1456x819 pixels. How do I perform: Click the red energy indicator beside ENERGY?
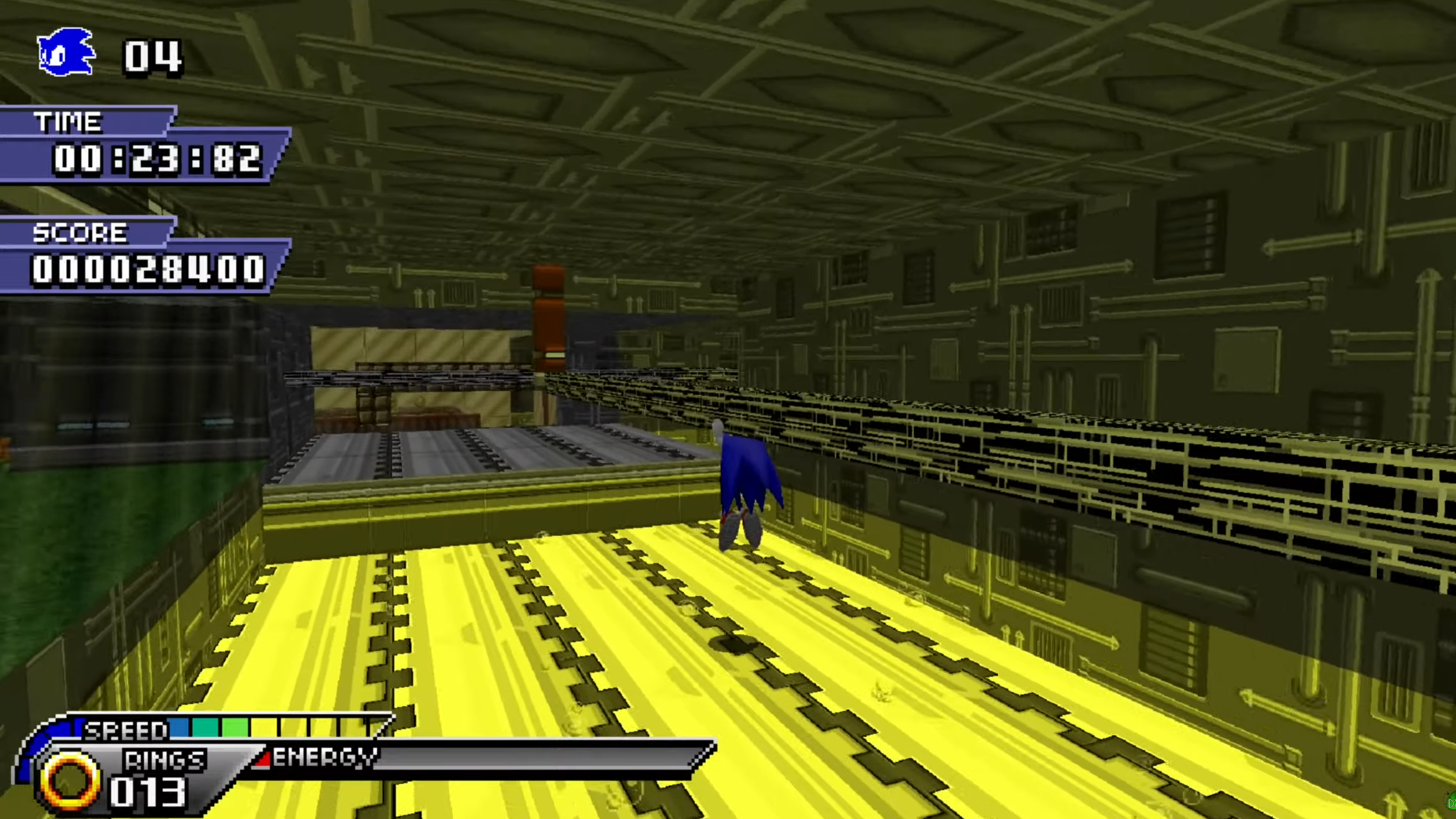tap(263, 760)
